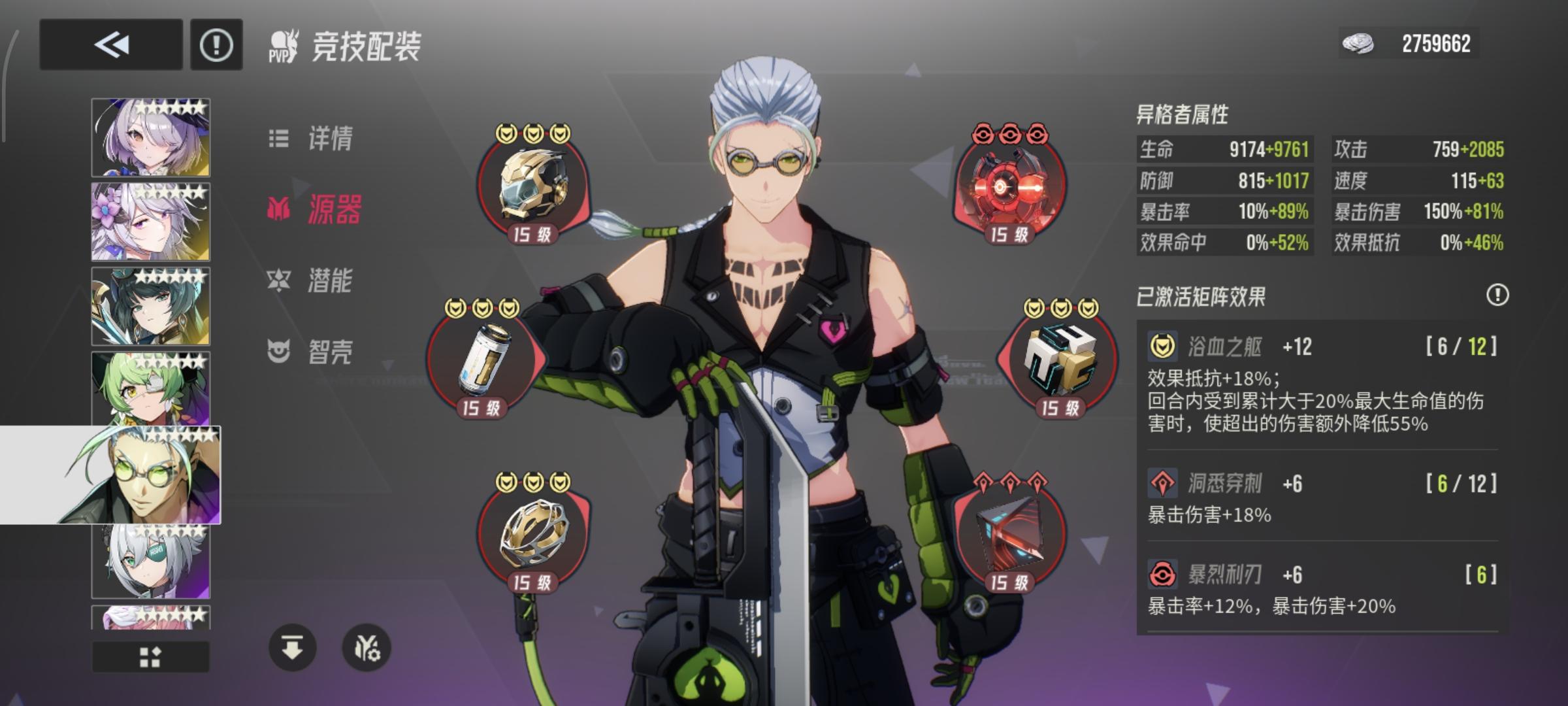The height and width of the screenshot is (706, 1568).
Task: Check the currency total 2759662
Action: point(1409,43)
